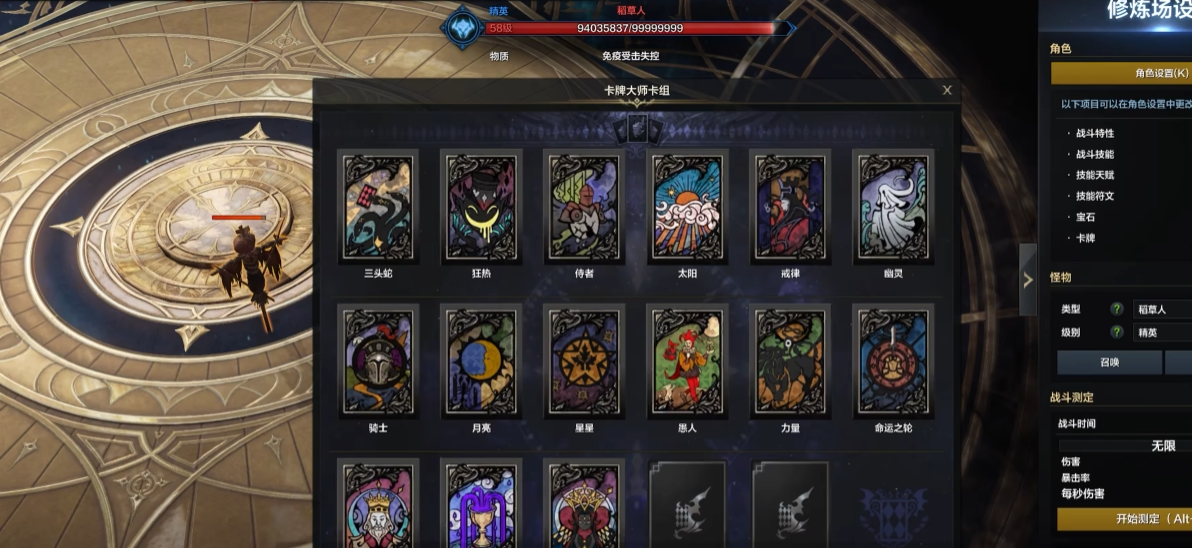Choose the 幽灵 ghost card
The width and height of the screenshot is (1192, 548).
[893, 207]
